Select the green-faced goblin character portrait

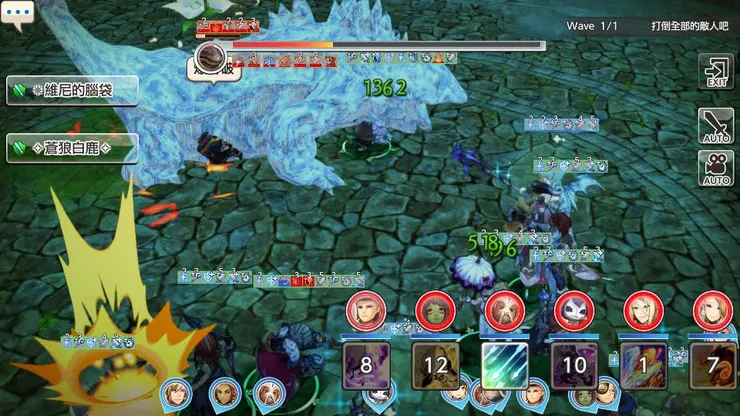tap(436, 311)
